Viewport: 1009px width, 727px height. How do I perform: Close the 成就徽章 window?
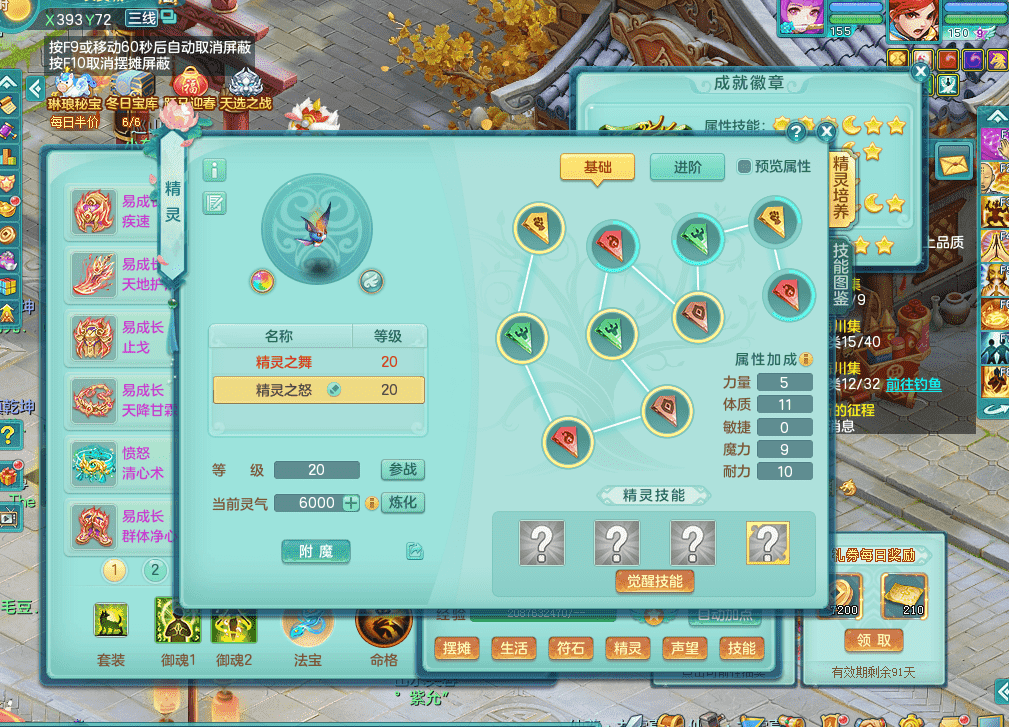(x=921, y=70)
